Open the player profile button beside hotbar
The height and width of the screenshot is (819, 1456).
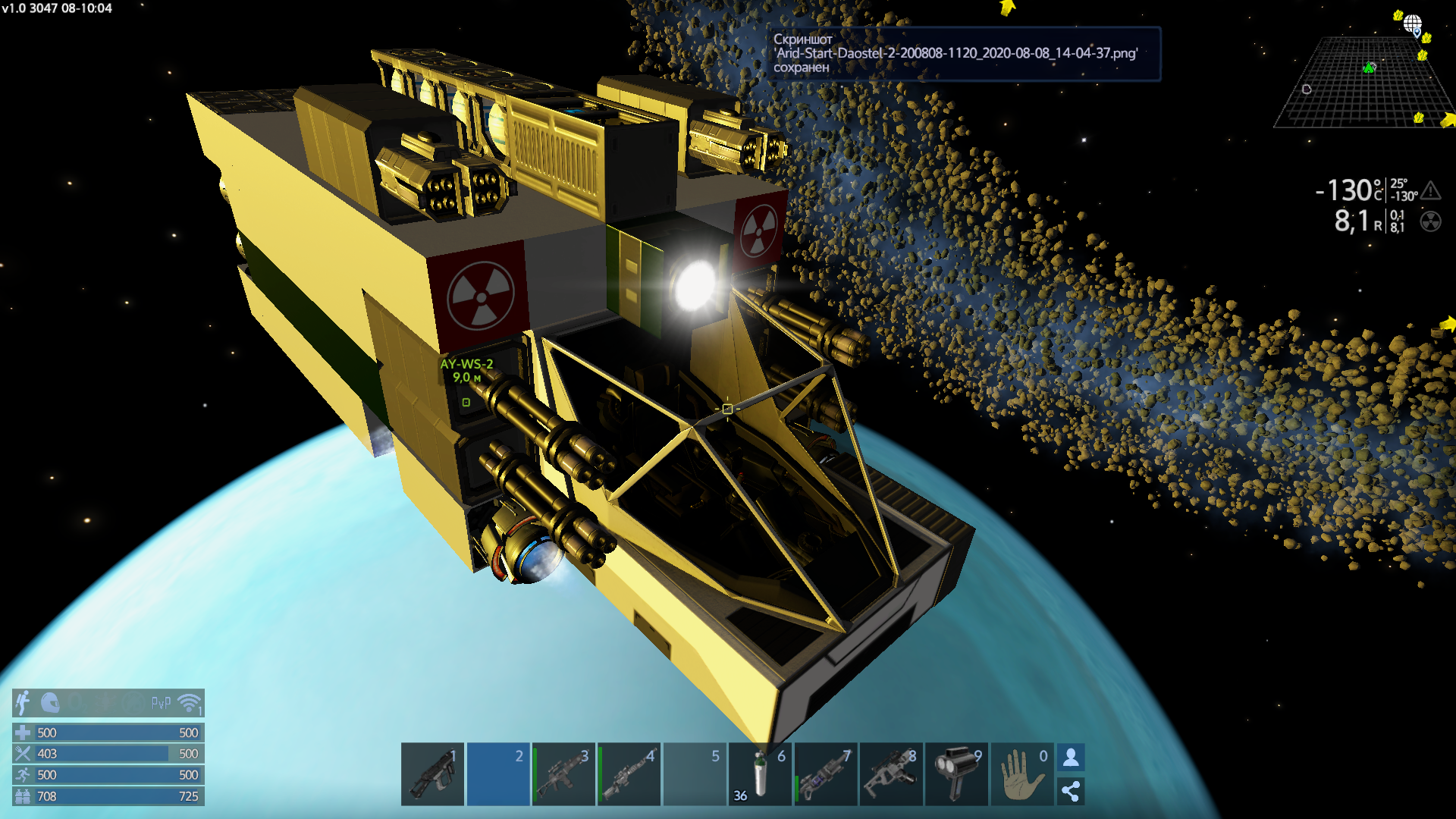[1071, 757]
